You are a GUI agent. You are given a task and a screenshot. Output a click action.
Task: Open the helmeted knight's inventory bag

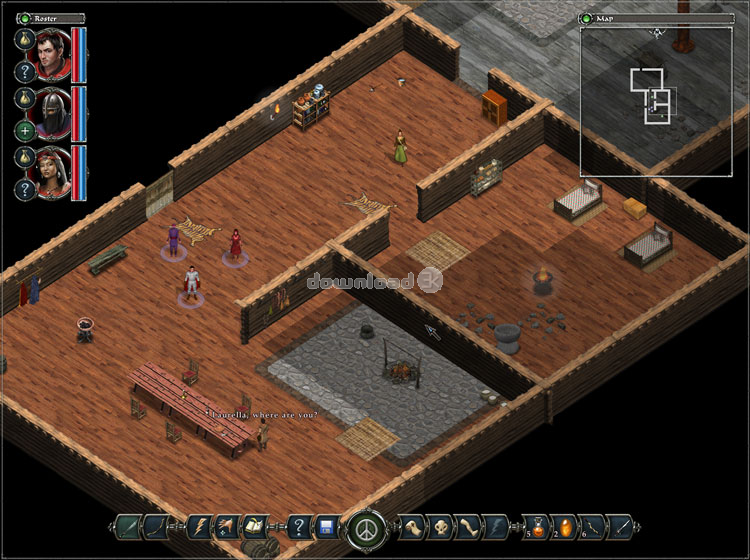[25, 99]
